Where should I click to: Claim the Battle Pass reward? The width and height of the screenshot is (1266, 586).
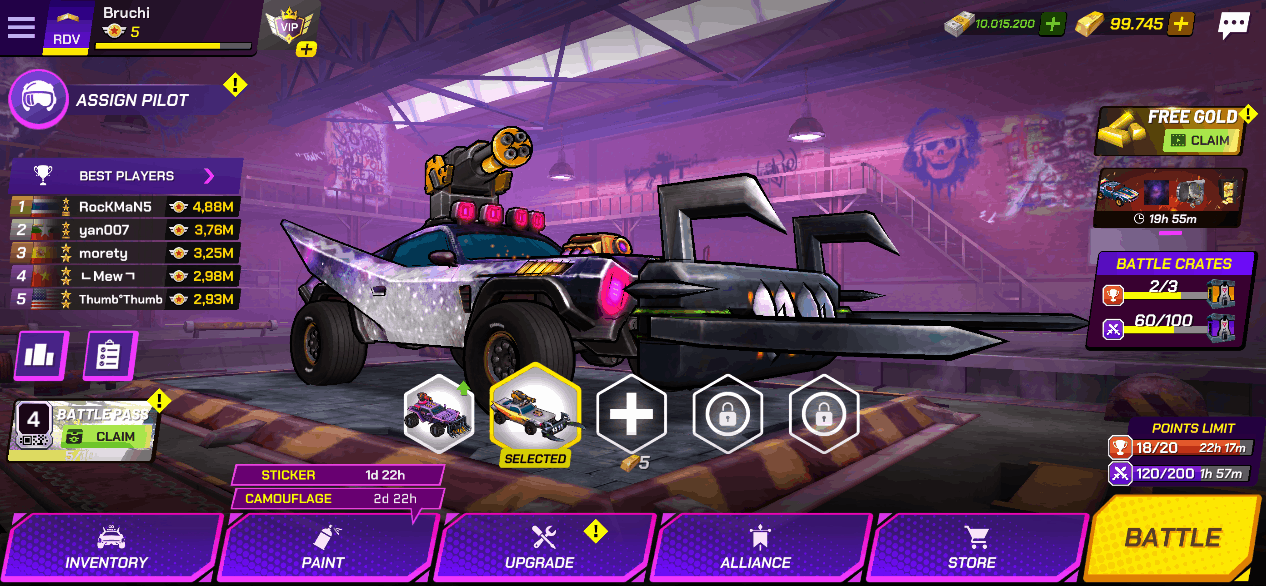pos(106,437)
